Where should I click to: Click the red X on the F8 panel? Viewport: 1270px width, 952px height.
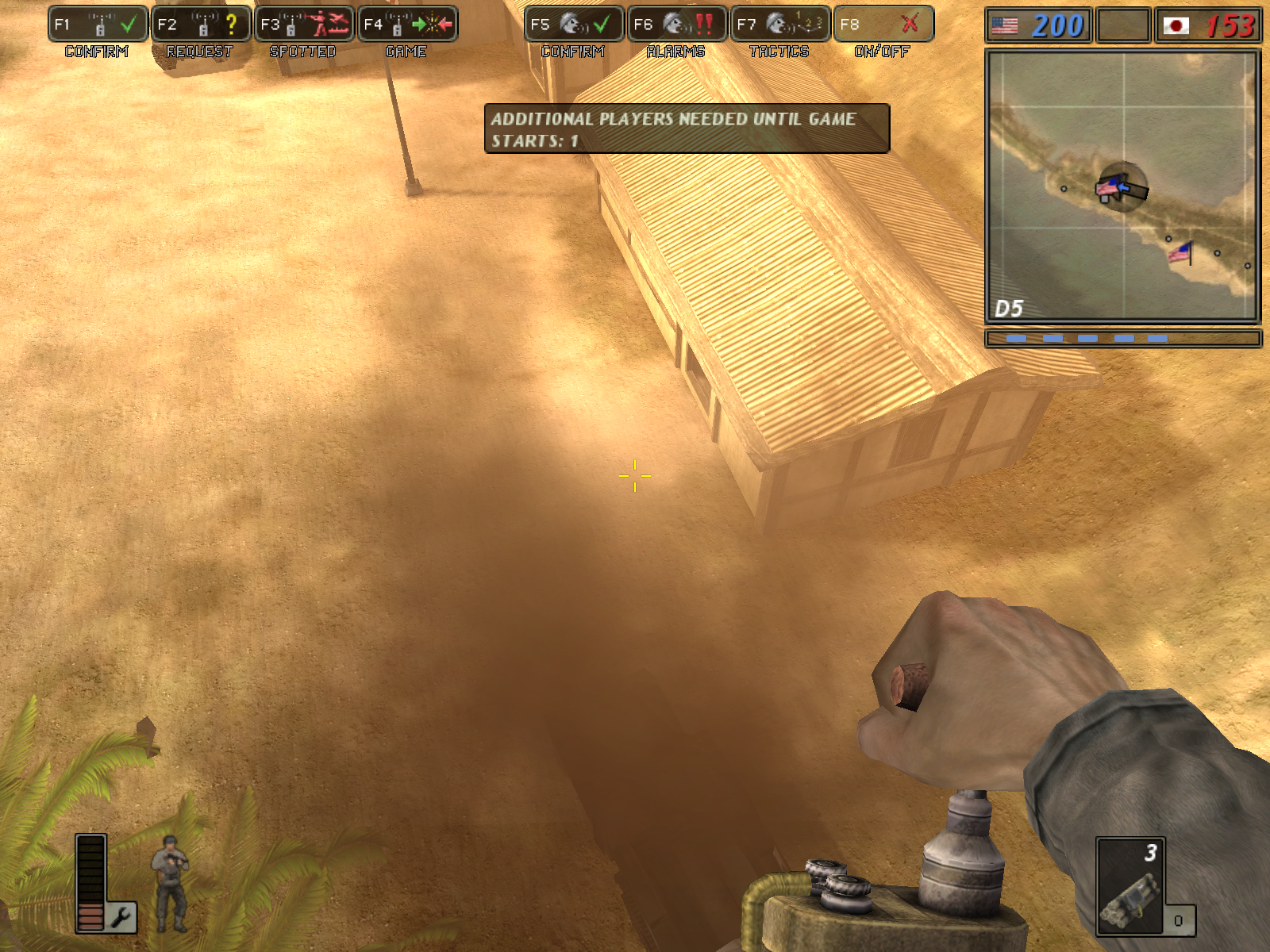(911, 24)
